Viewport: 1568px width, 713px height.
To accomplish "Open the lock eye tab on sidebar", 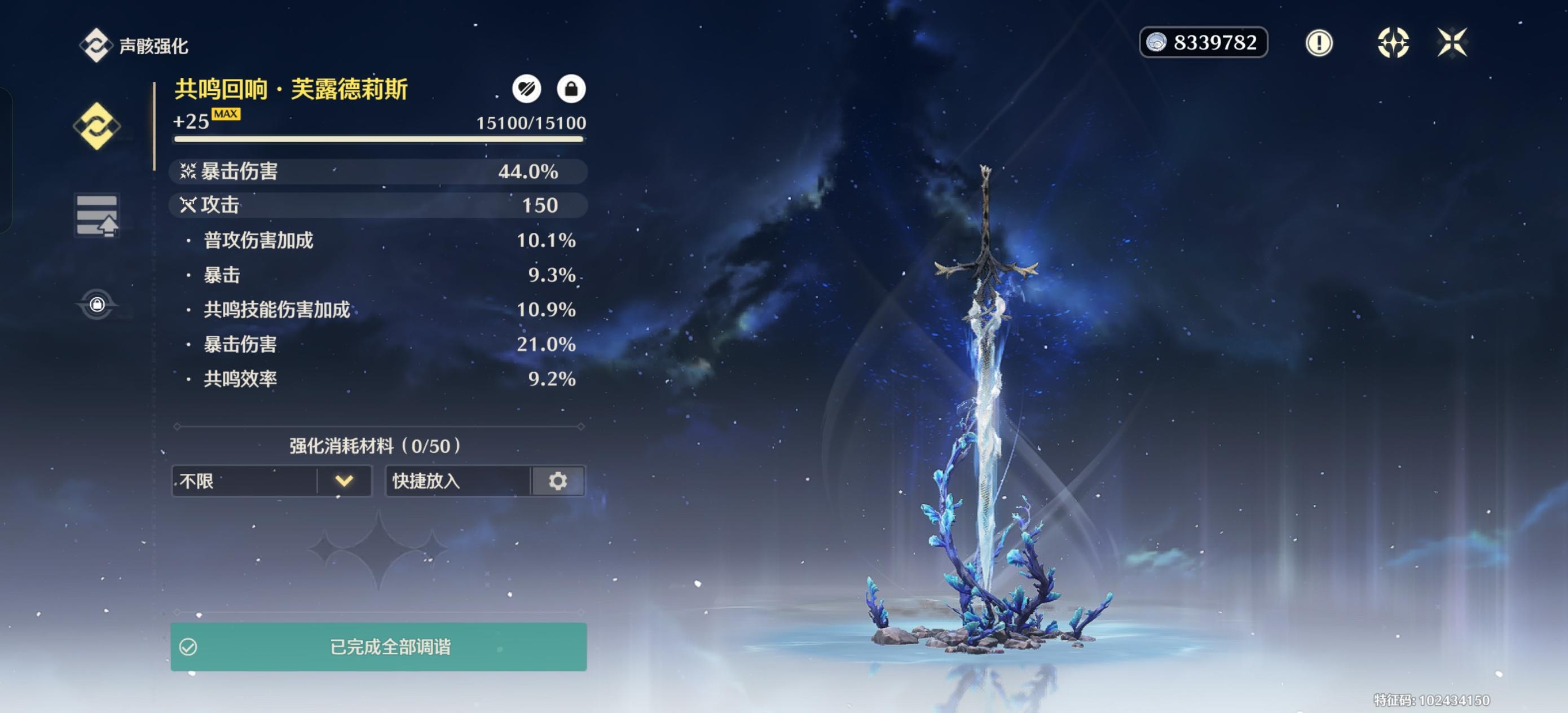I will tap(97, 305).
